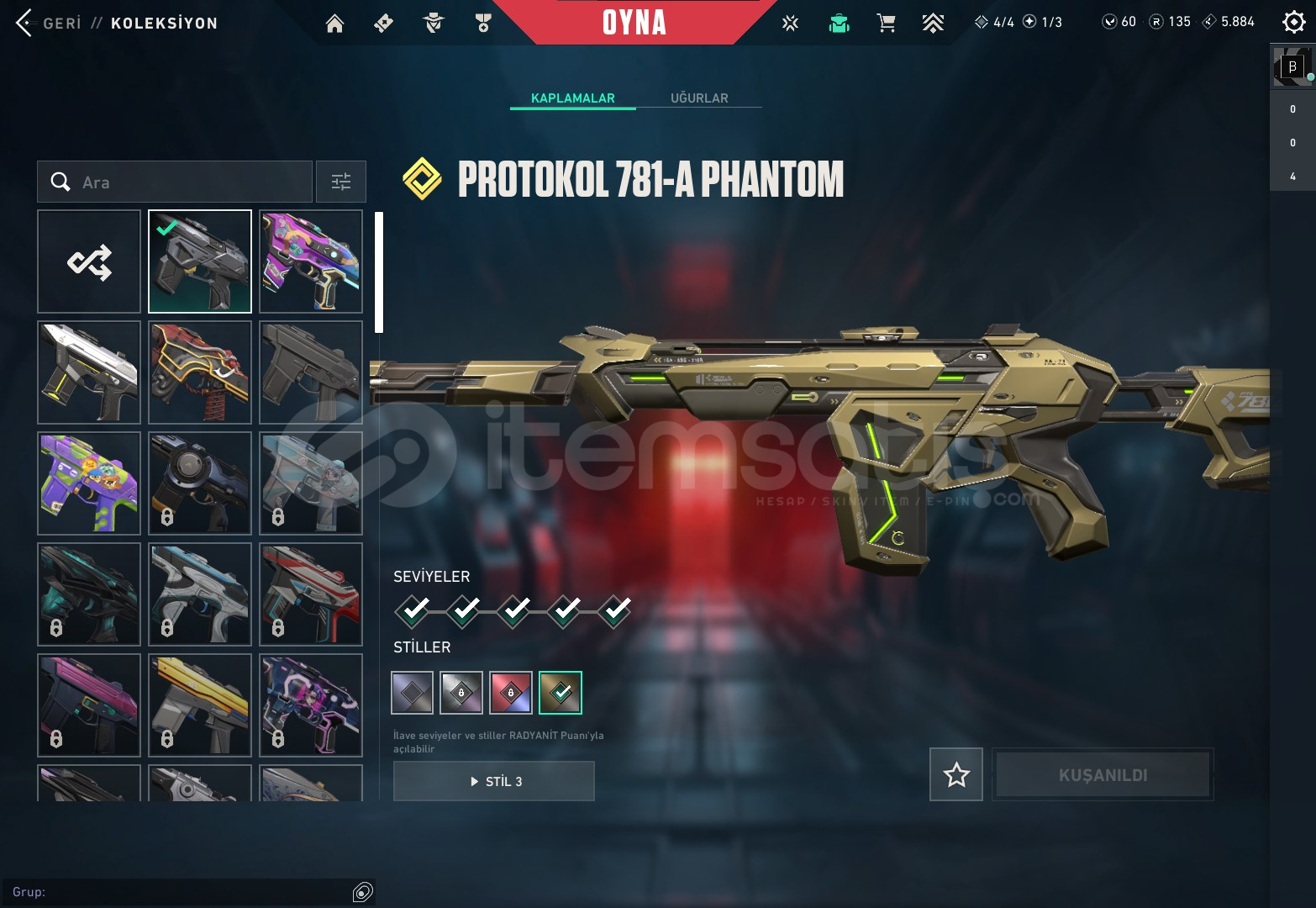This screenshot has width=1316, height=908.
Task: Select the KAPLAMALAR tab
Action: pos(572,98)
